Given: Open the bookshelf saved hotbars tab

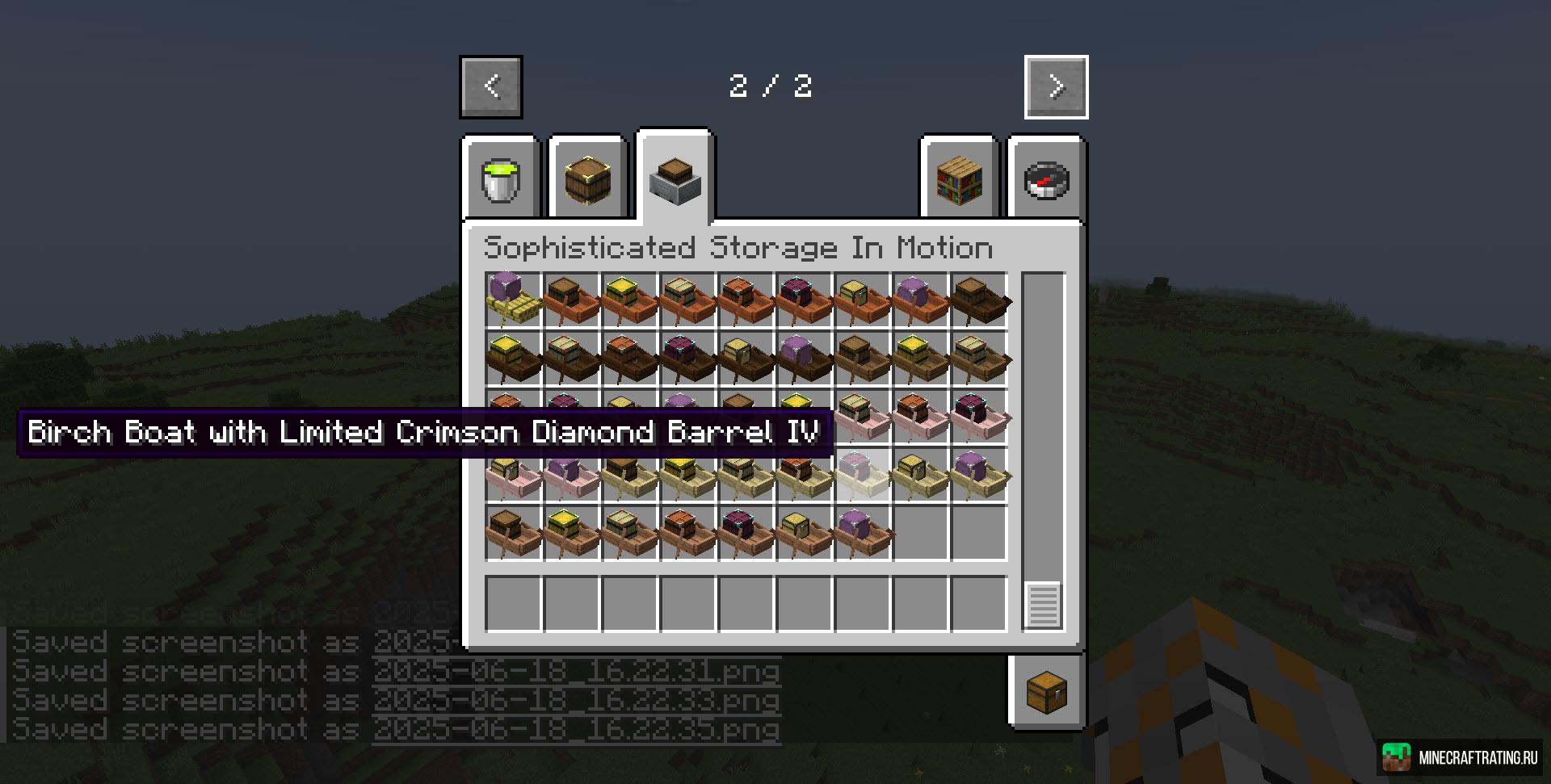Looking at the screenshot, I should coord(960,179).
